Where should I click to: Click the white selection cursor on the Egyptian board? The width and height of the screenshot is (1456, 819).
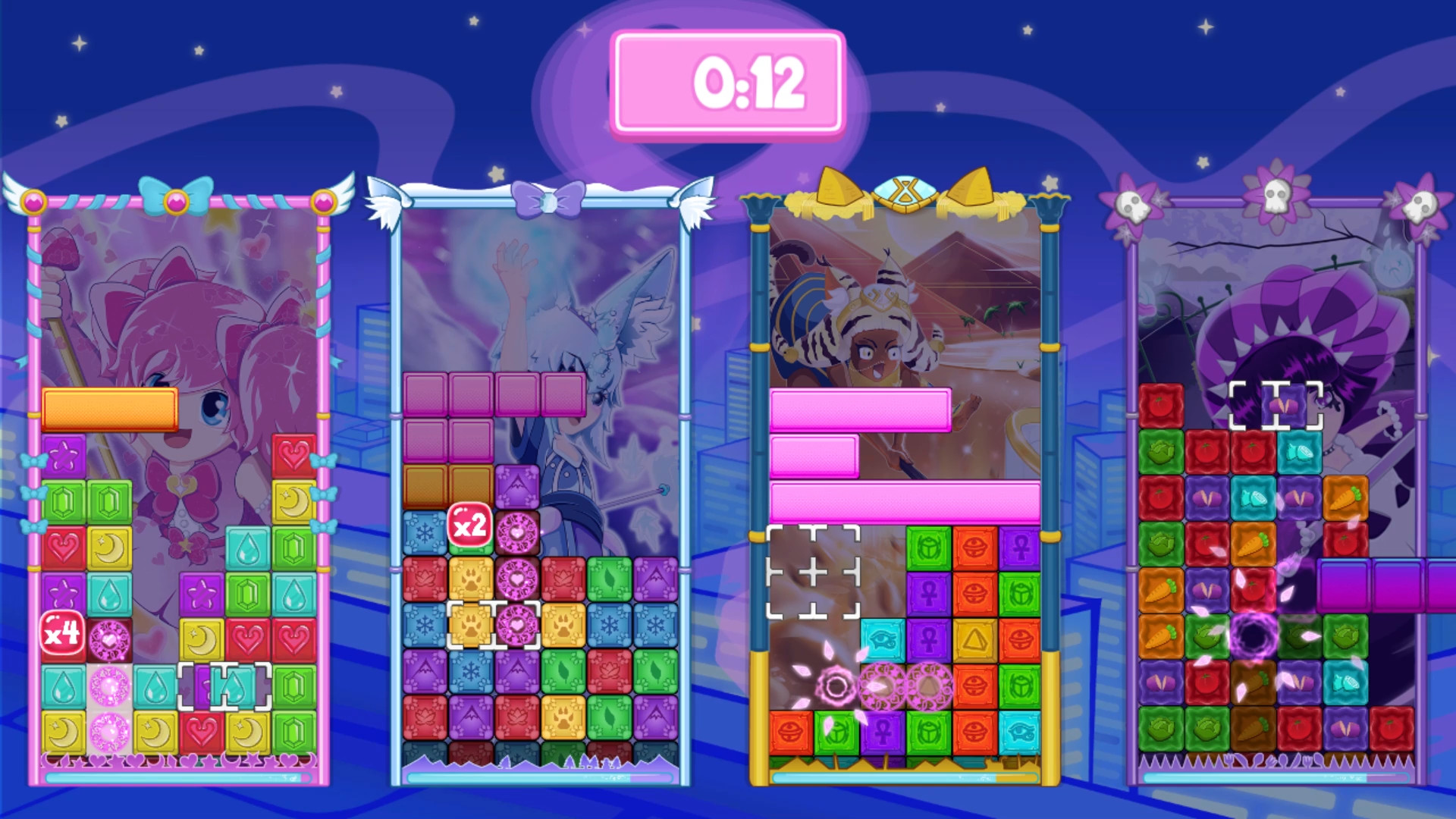(813, 572)
